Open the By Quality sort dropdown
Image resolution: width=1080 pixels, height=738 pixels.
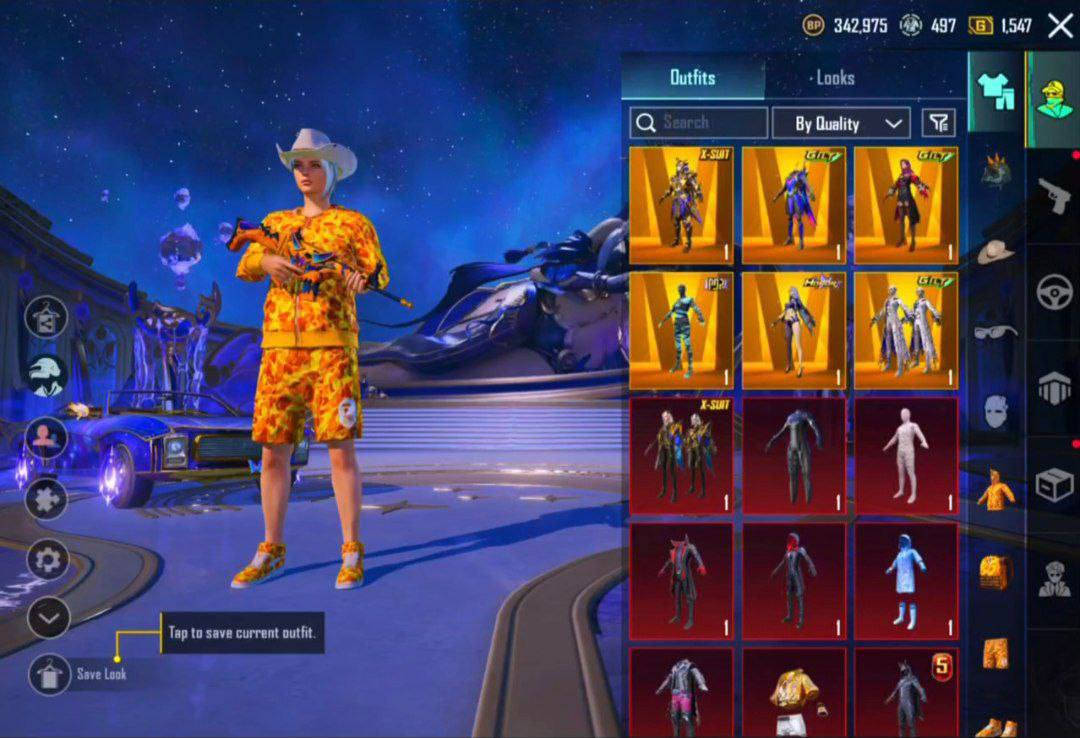(x=841, y=123)
